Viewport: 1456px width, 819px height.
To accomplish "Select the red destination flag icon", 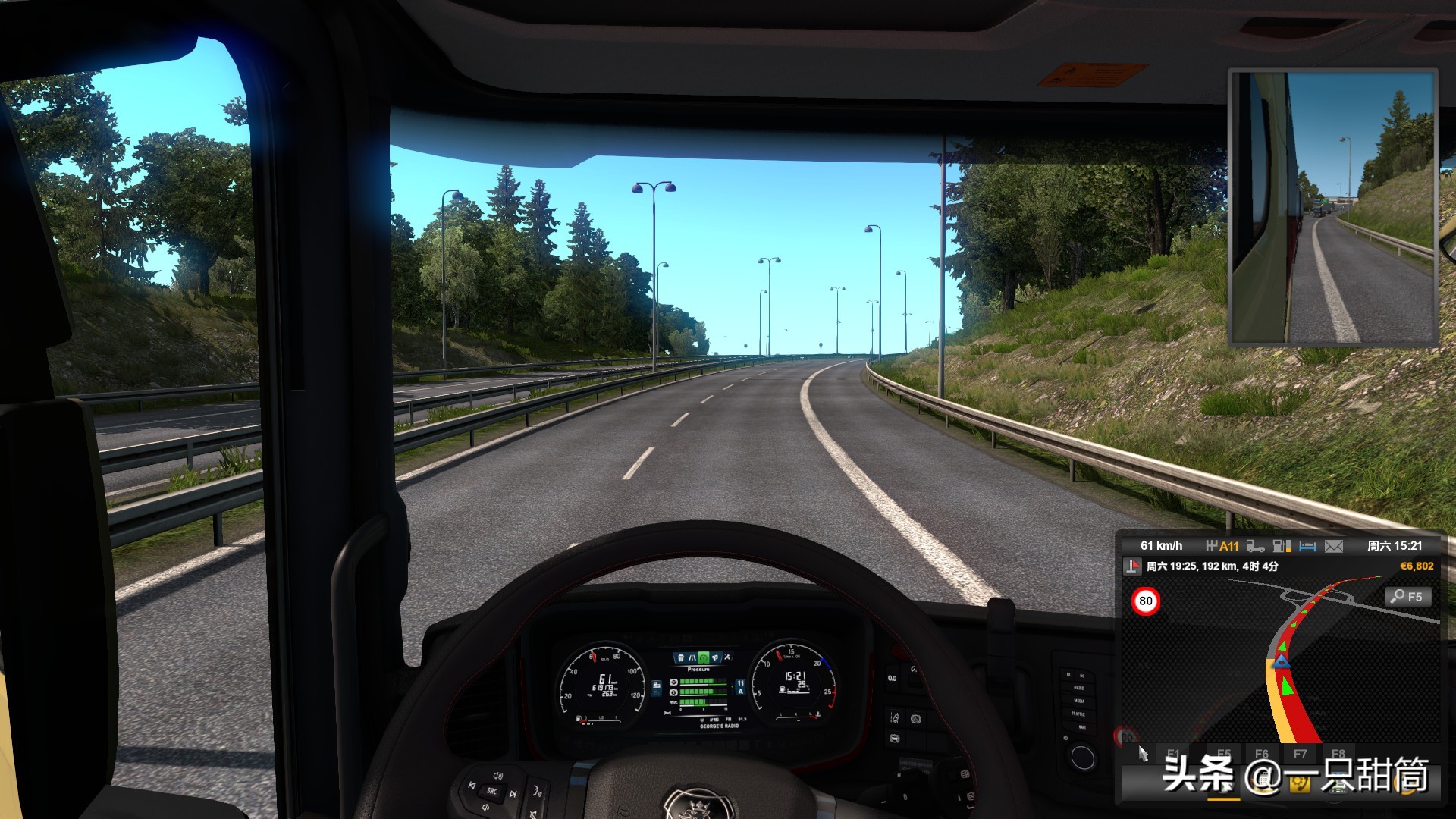I will pyautogui.click(x=1132, y=566).
